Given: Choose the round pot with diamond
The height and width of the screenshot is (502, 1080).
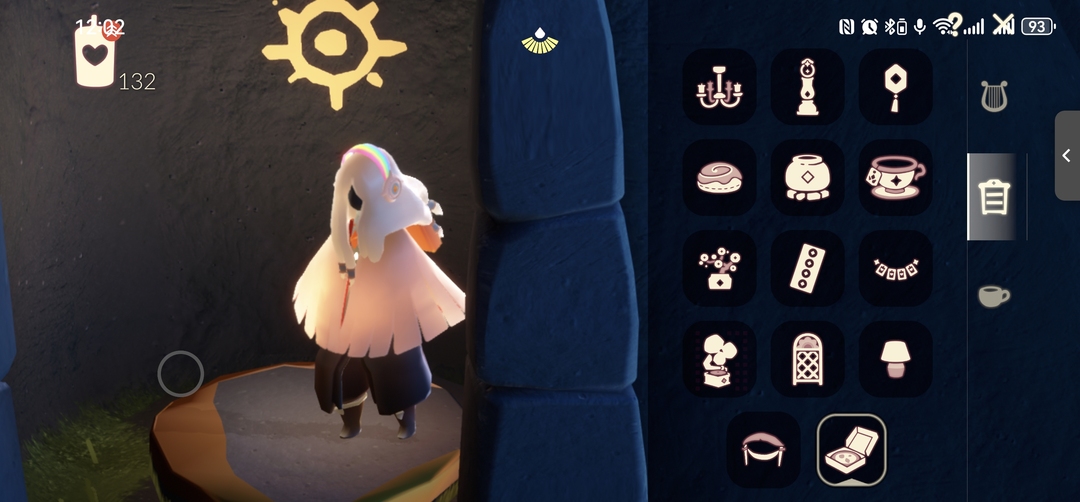Looking at the screenshot, I should (807, 178).
